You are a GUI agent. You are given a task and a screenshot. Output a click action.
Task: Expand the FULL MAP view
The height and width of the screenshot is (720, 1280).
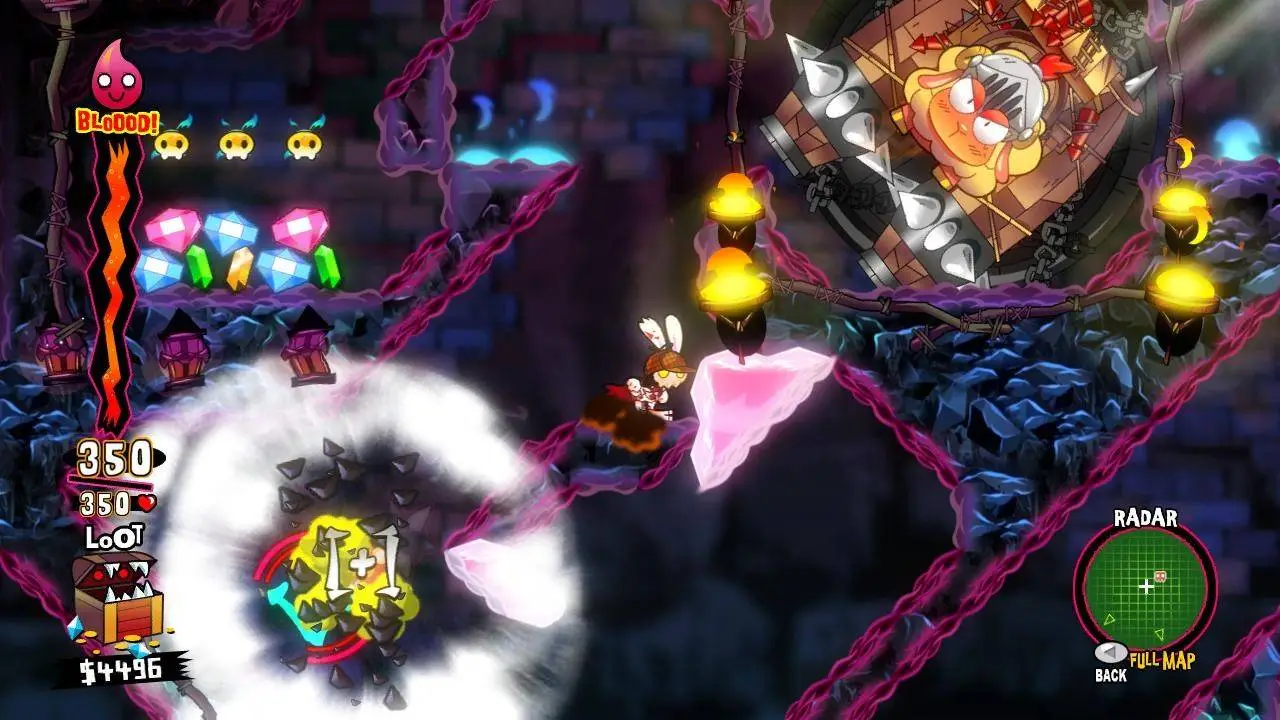point(1162,659)
